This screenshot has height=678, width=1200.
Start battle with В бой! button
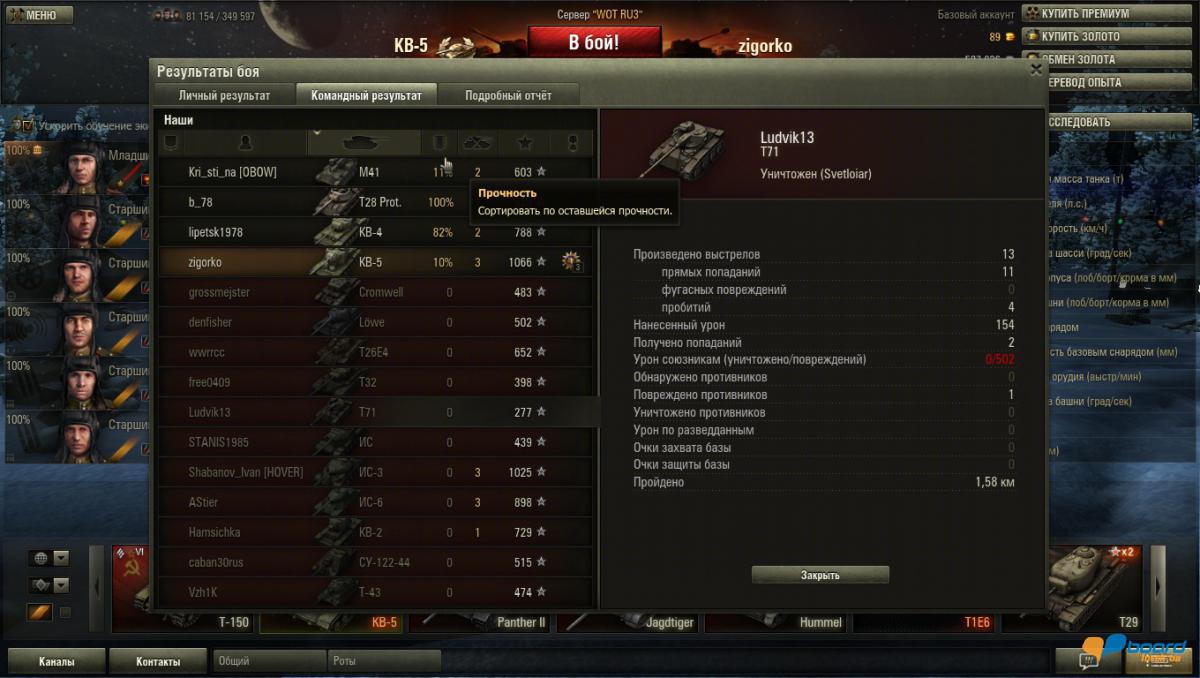tap(594, 43)
